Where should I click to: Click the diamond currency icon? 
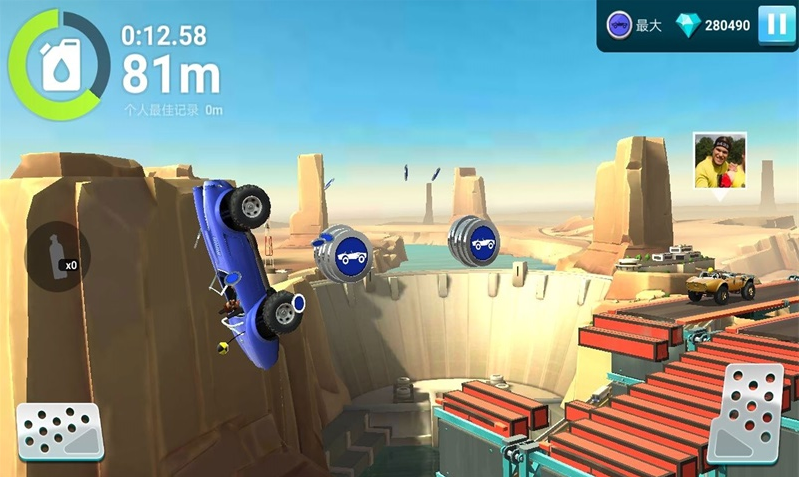[688, 26]
